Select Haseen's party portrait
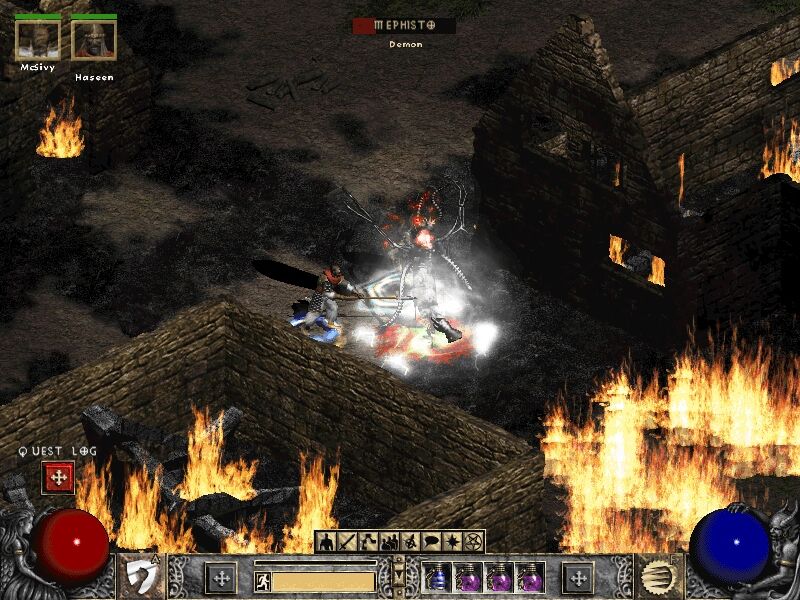Viewport: 800px width, 600px height. click(93, 40)
